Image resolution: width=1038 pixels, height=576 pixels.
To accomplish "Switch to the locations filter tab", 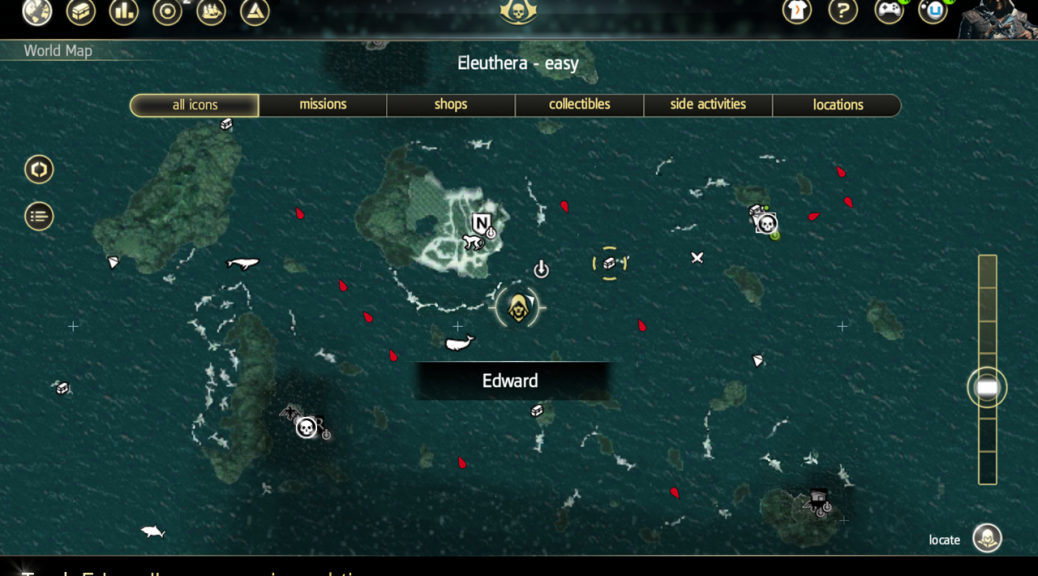I will tap(838, 105).
